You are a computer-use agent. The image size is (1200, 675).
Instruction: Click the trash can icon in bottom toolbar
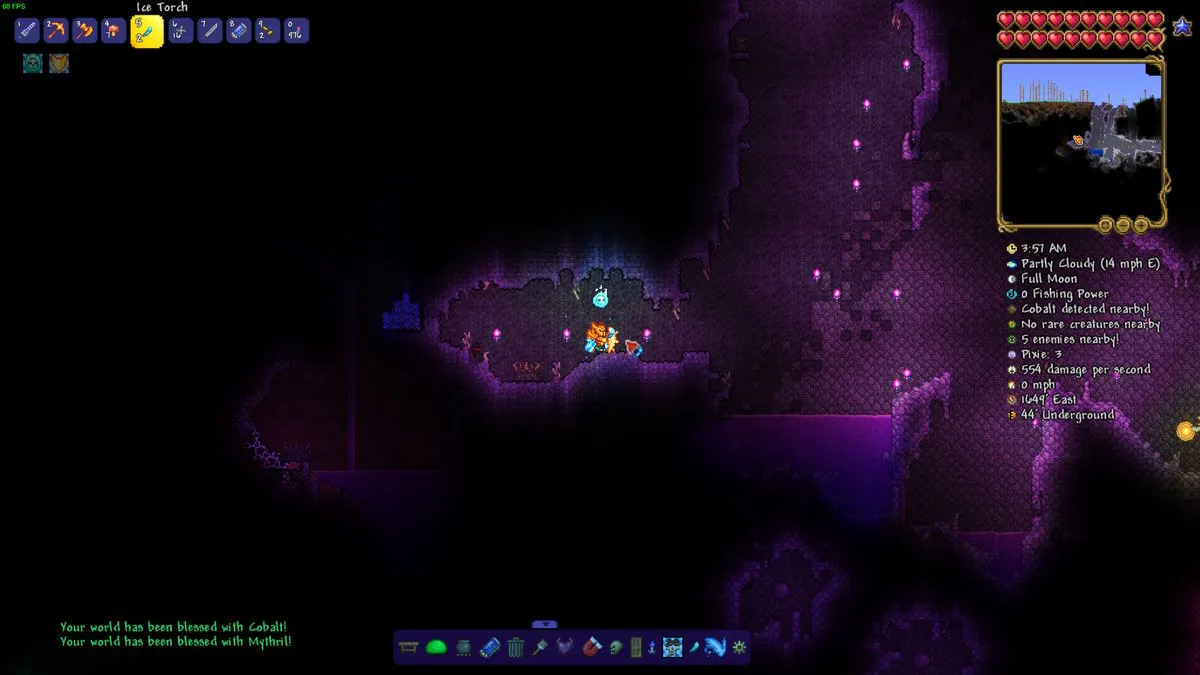click(x=515, y=647)
